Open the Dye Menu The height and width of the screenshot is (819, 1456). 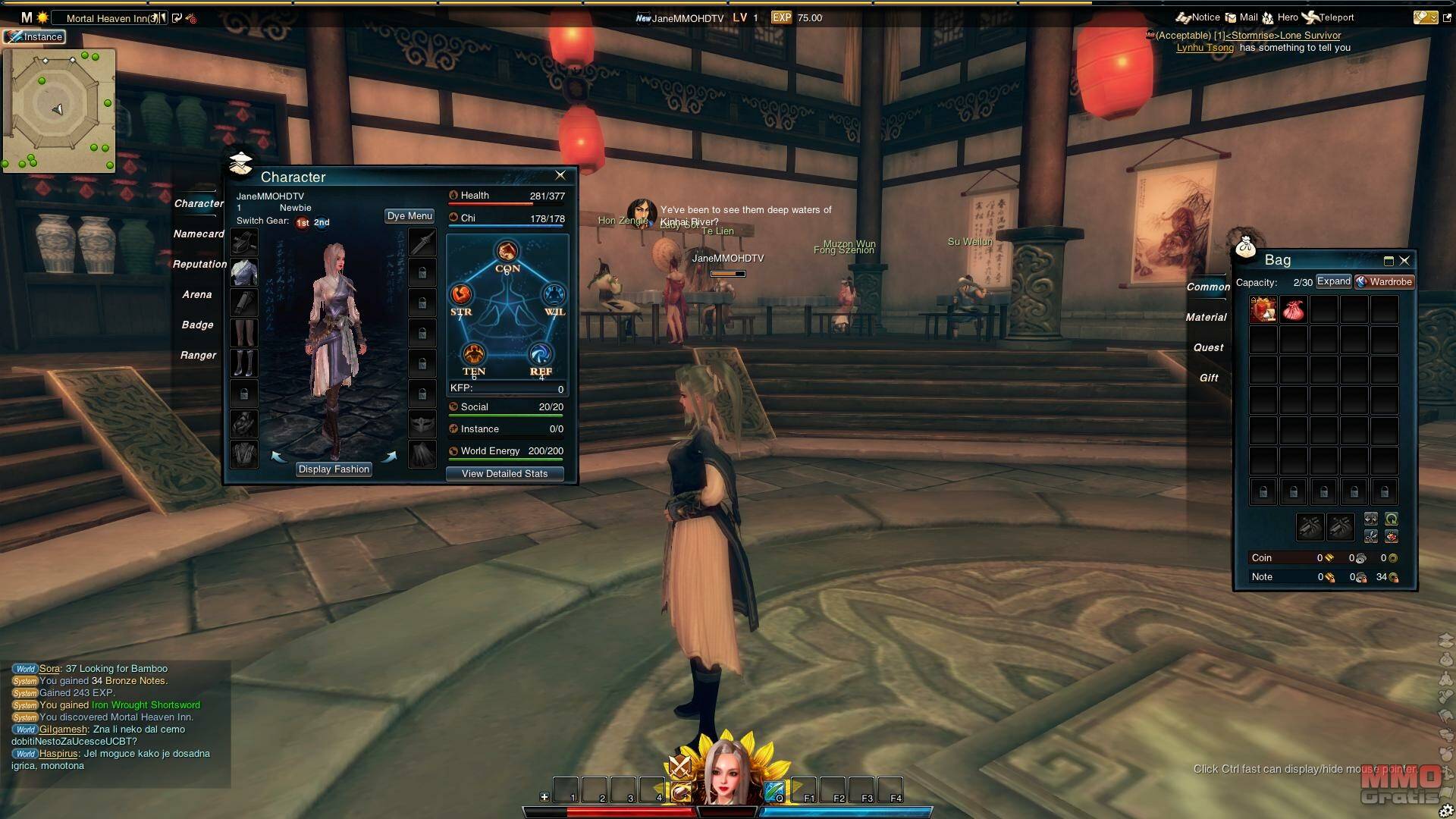[x=409, y=216]
